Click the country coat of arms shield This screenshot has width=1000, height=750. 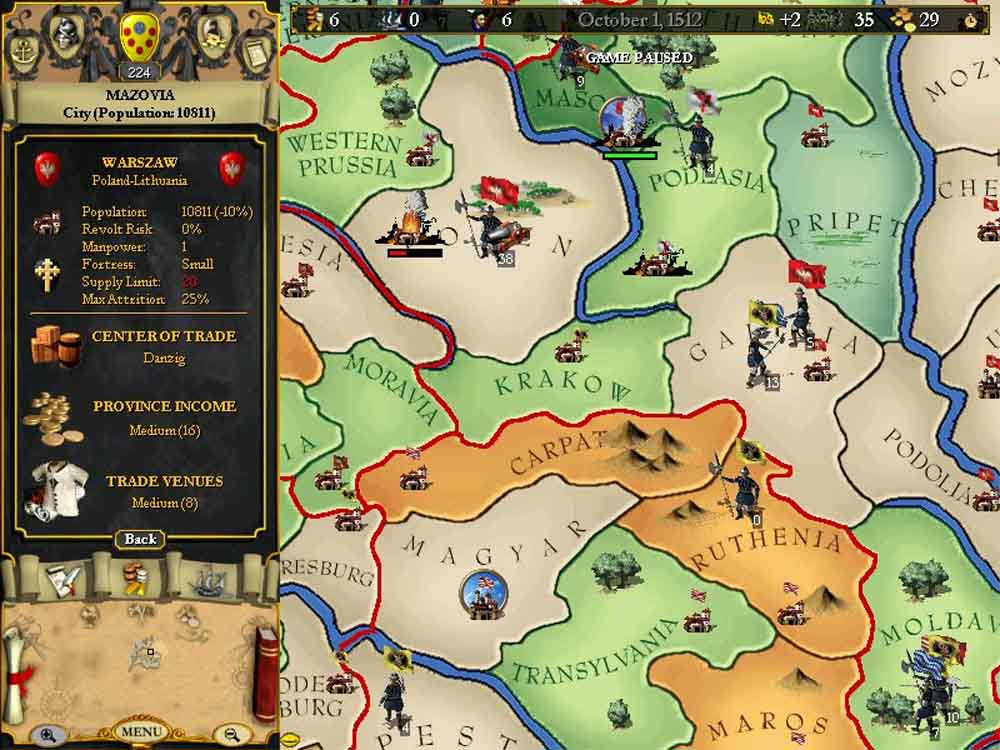137,37
